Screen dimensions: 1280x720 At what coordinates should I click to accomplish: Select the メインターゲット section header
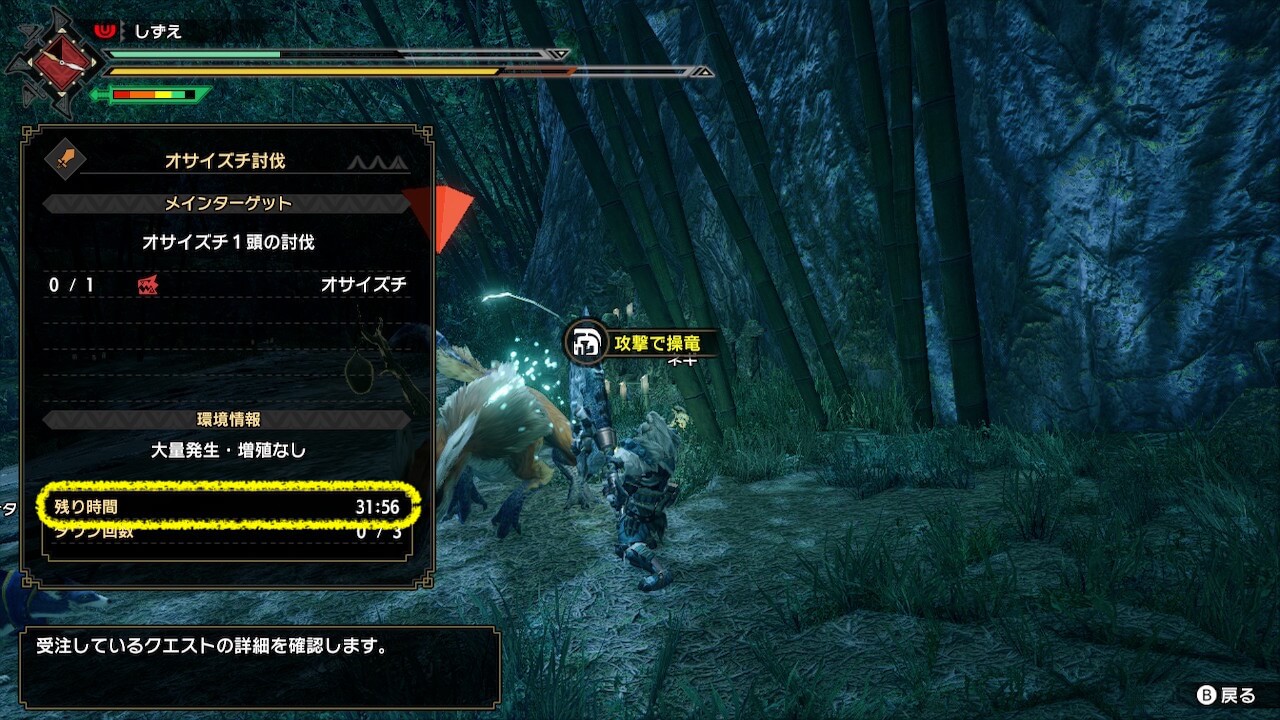[228, 204]
